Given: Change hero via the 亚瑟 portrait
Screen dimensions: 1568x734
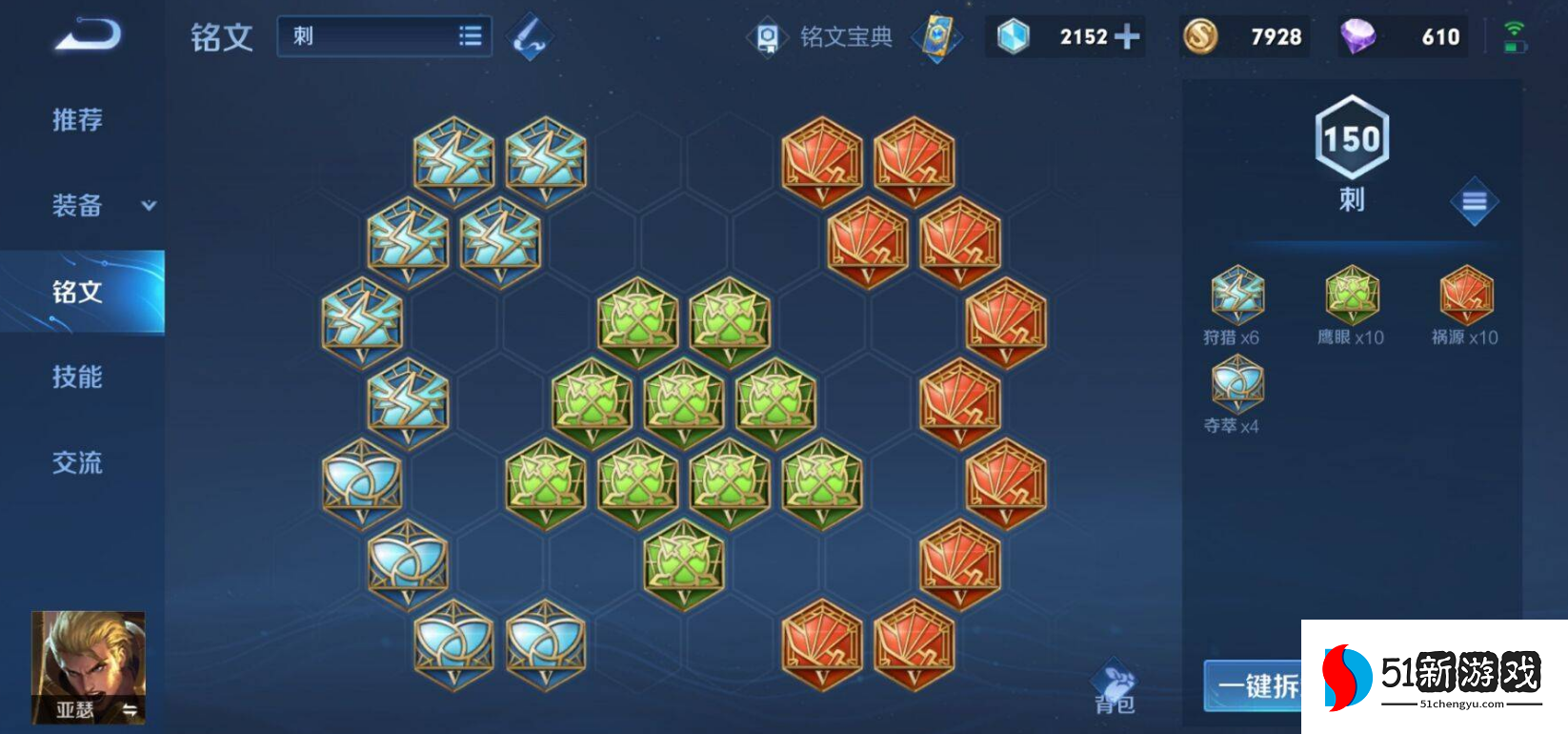Looking at the screenshot, I should coord(89,667).
